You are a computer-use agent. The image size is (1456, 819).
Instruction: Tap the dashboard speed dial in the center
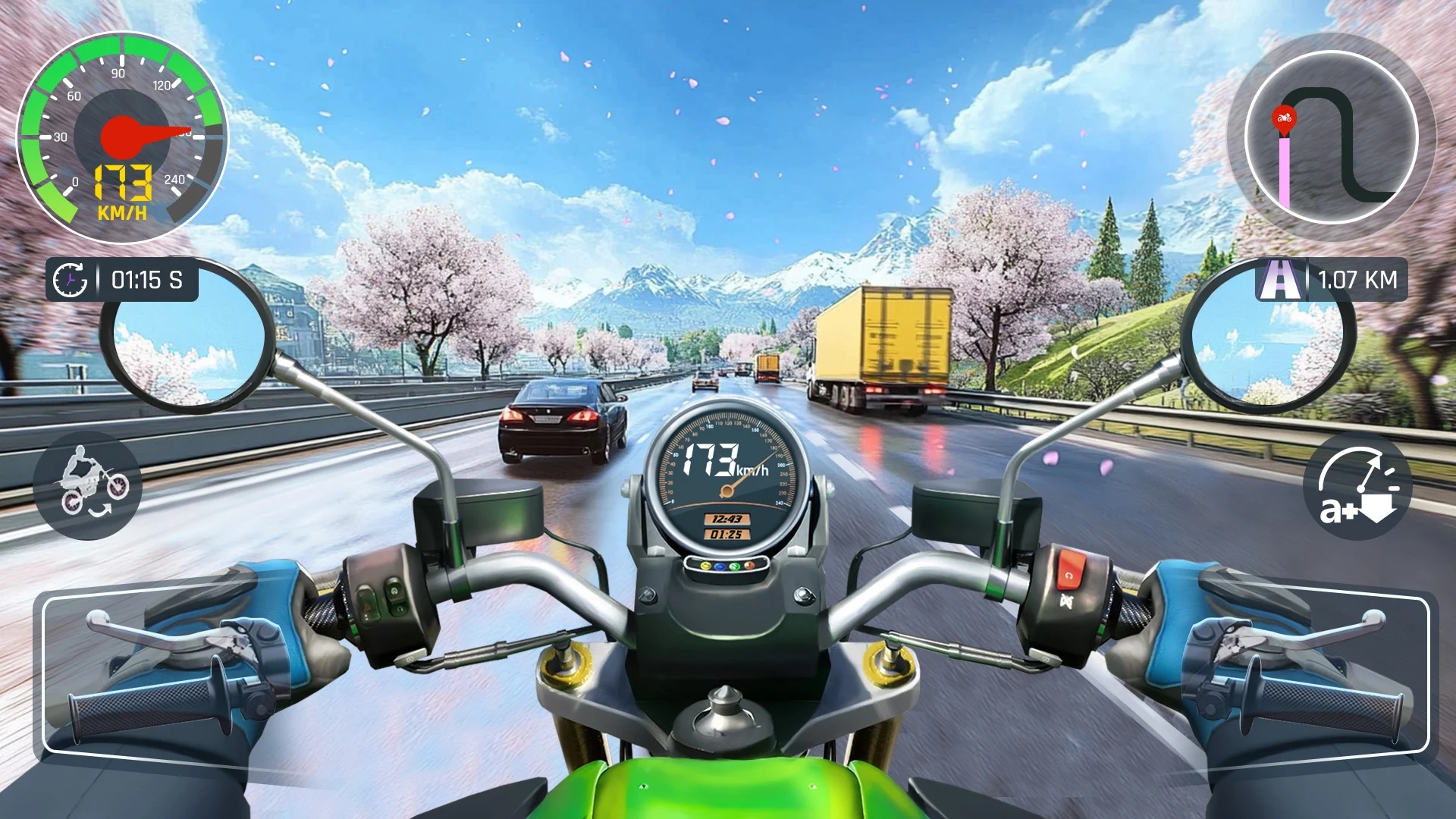[728, 470]
